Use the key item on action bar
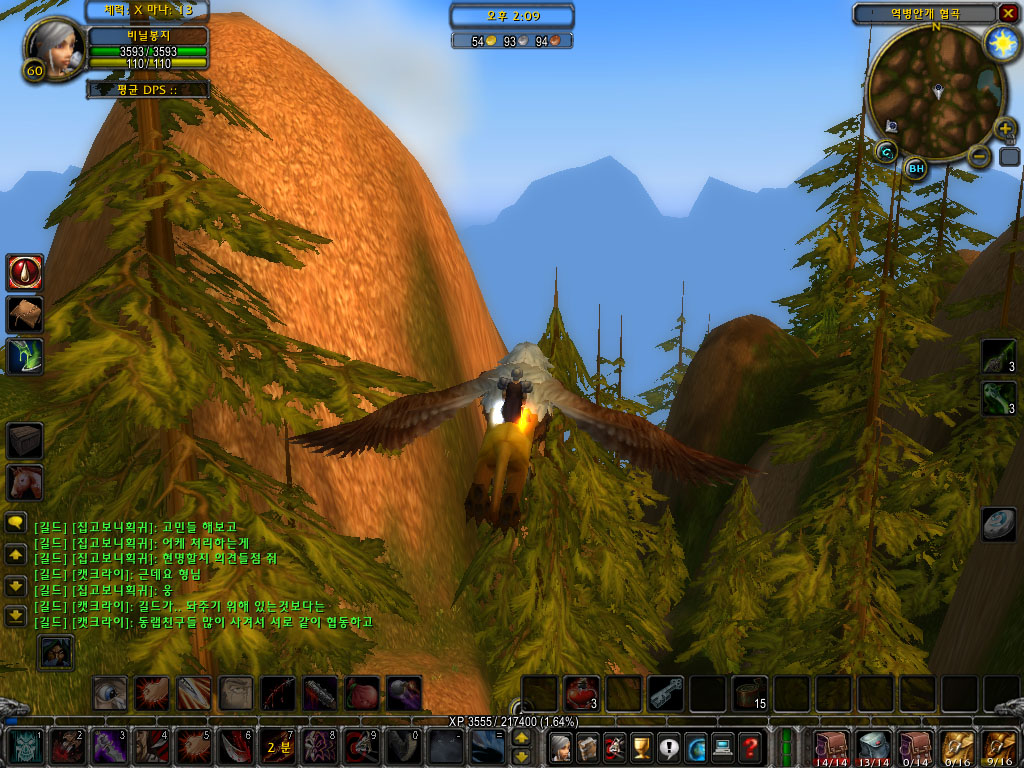 coord(665,693)
